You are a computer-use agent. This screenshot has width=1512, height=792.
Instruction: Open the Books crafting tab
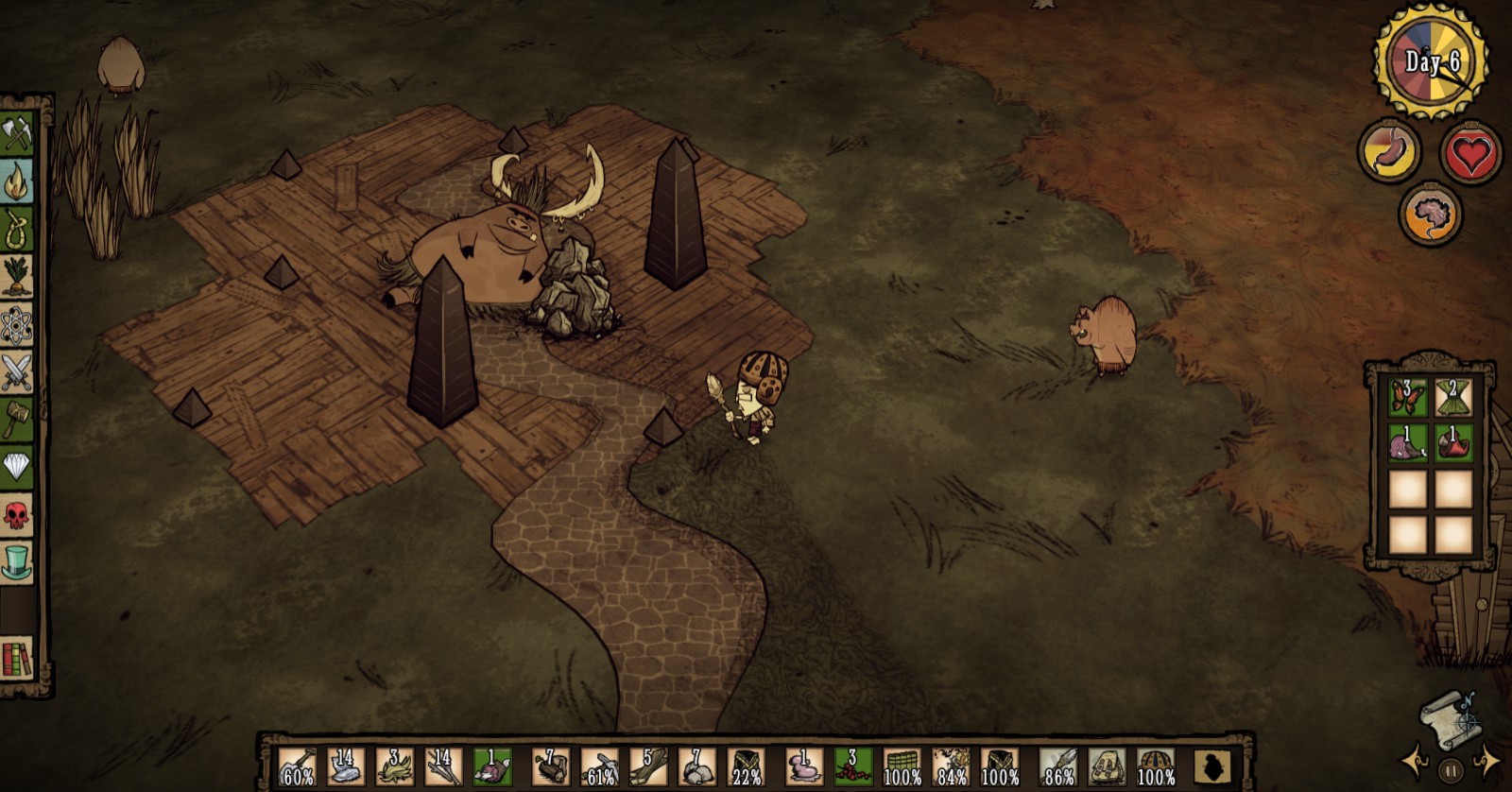point(17,658)
